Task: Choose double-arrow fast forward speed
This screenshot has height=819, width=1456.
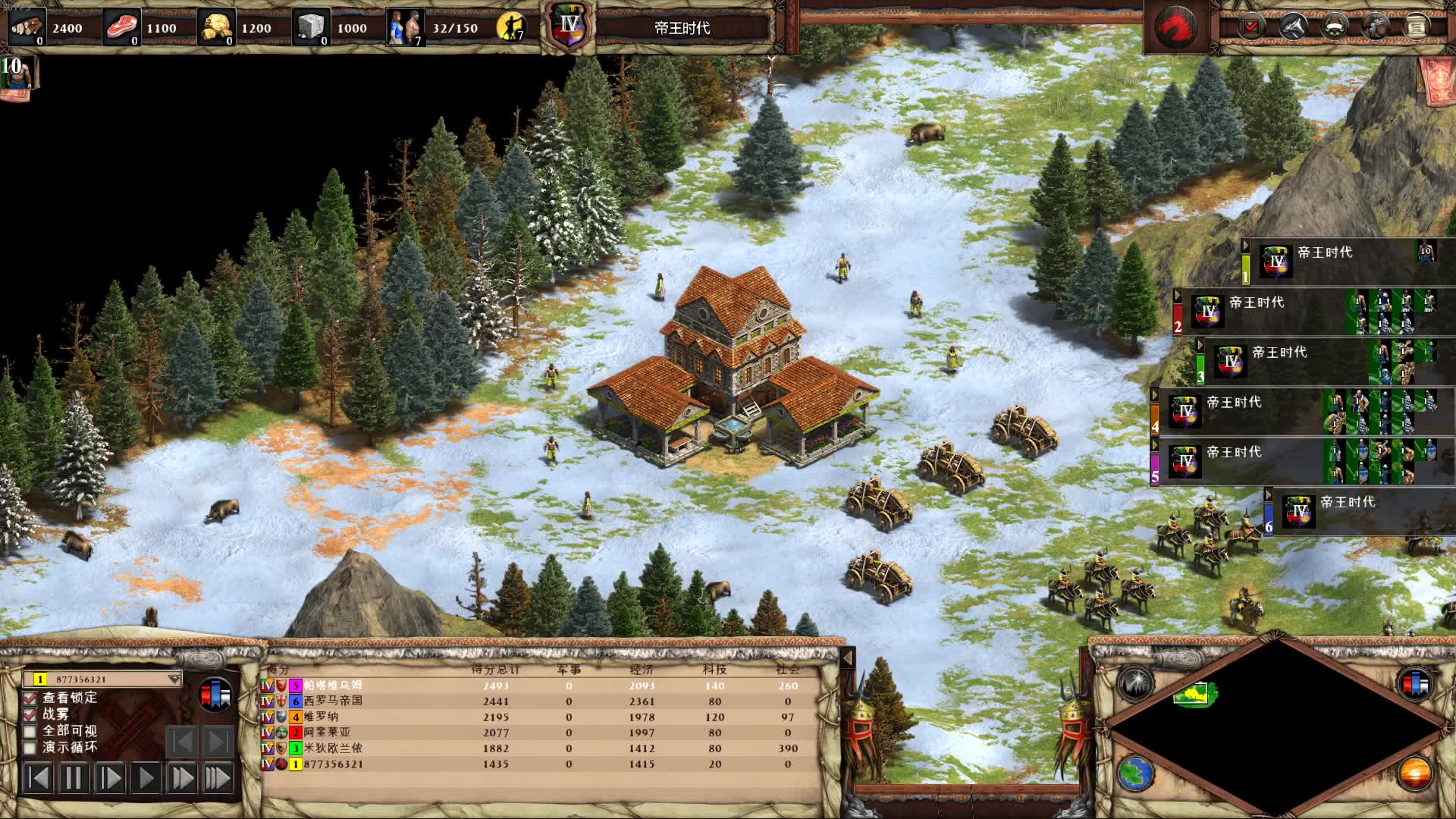Action: click(x=182, y=778)
